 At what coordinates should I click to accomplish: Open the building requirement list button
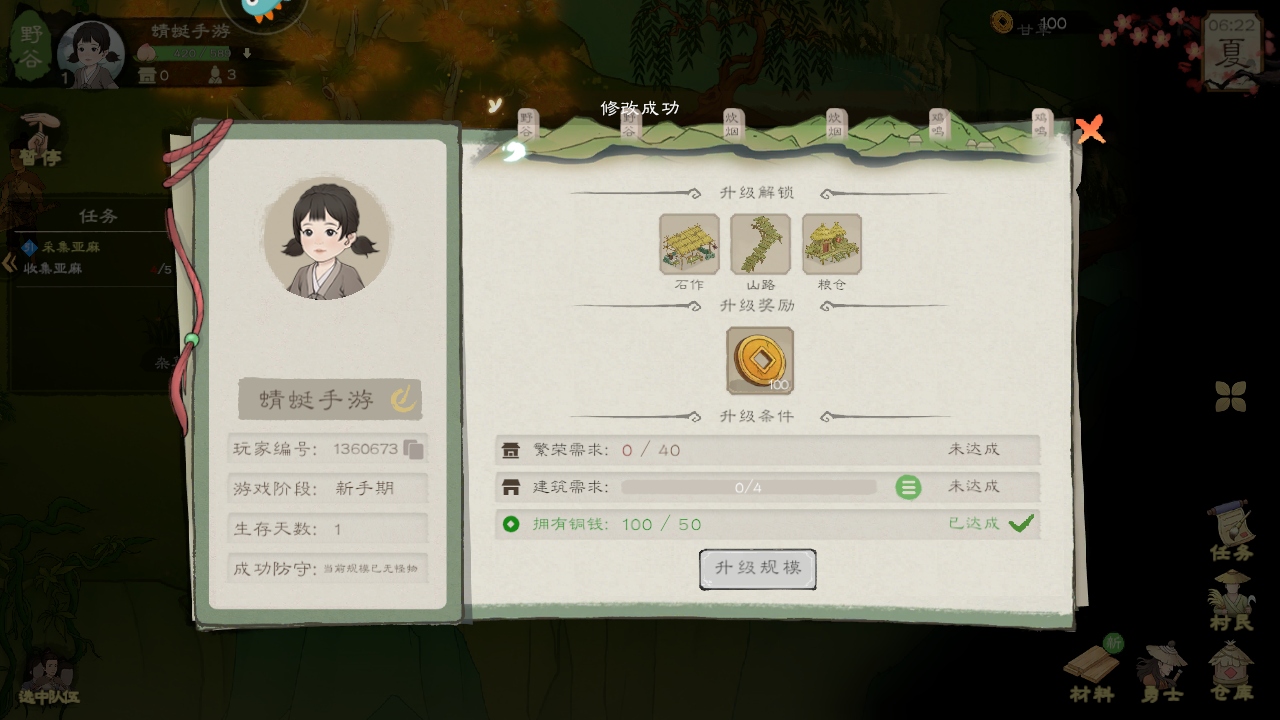[908, 487]
